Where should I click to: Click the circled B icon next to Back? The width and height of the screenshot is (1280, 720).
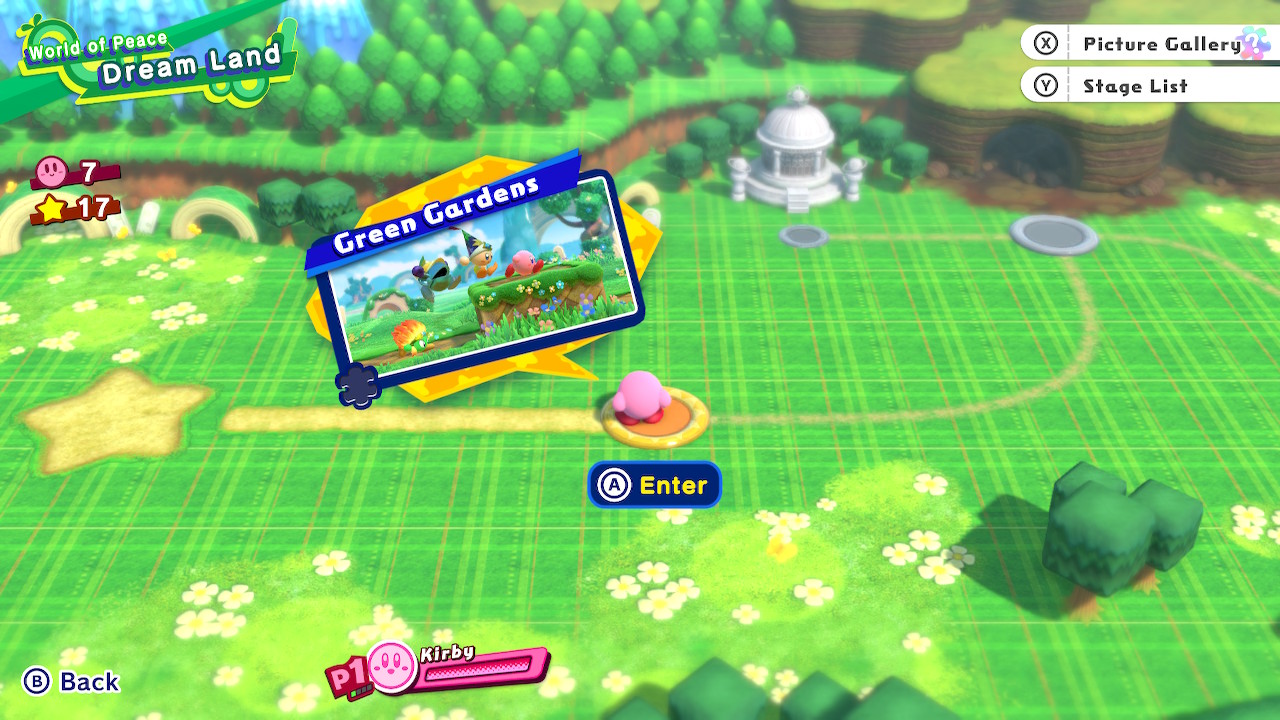pyautogui.click(x=38, y=682)
